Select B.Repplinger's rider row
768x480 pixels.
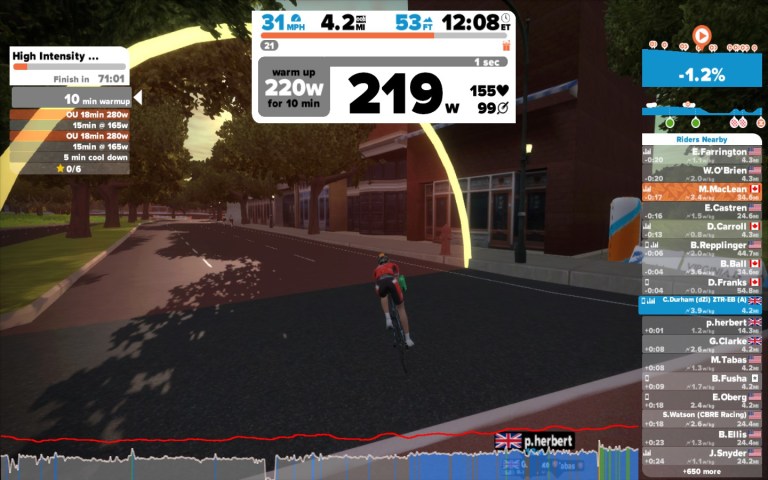pyautogui.click(x=703, y=247)
